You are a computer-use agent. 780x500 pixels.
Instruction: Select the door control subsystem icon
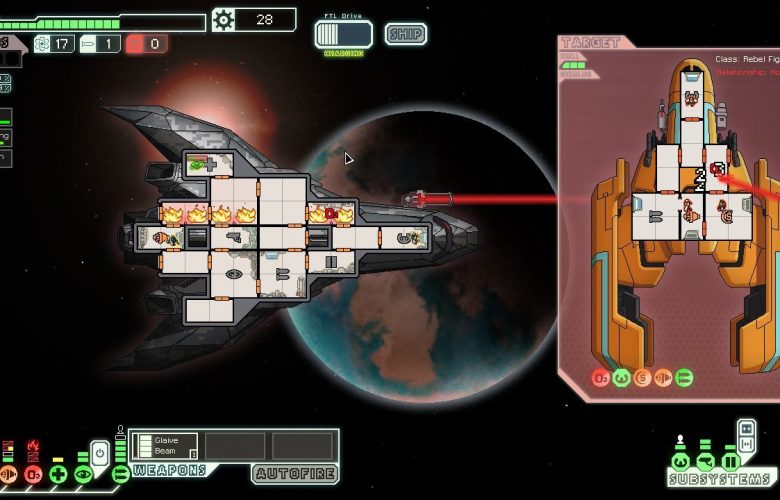[x=730, y=462]
